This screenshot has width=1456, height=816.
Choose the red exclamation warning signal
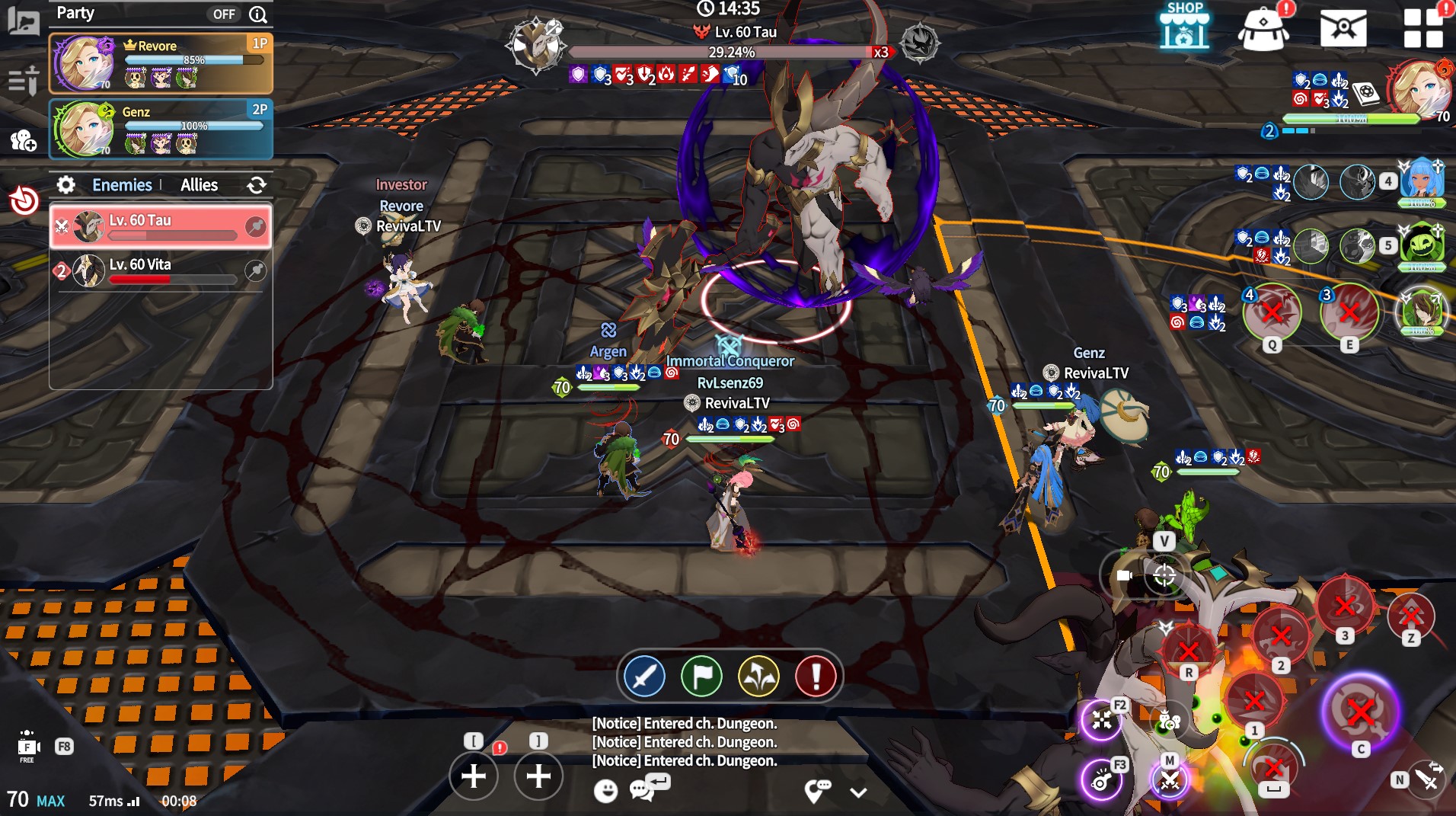coord(816,676)
